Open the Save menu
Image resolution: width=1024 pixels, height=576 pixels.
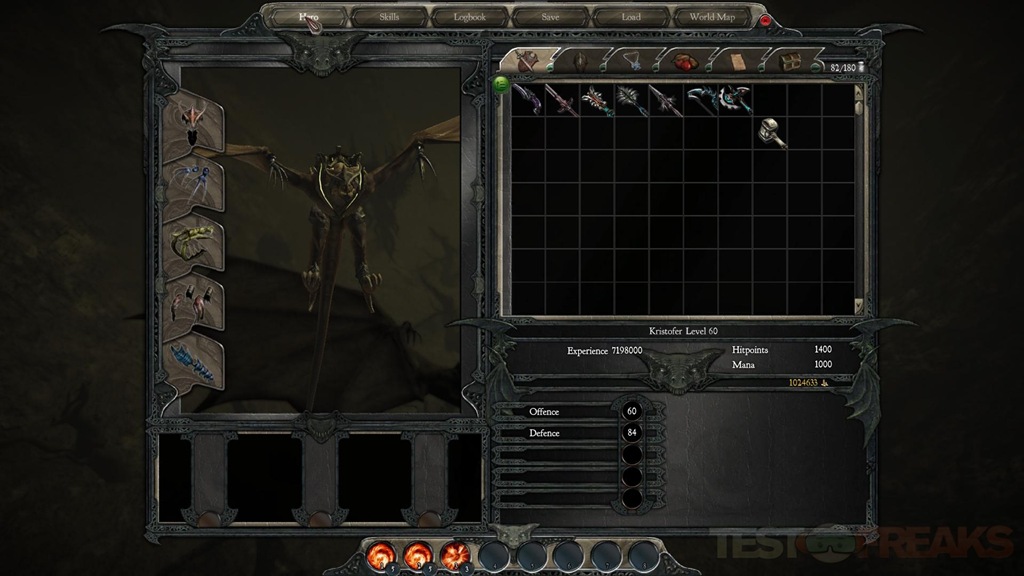(550, 17)
